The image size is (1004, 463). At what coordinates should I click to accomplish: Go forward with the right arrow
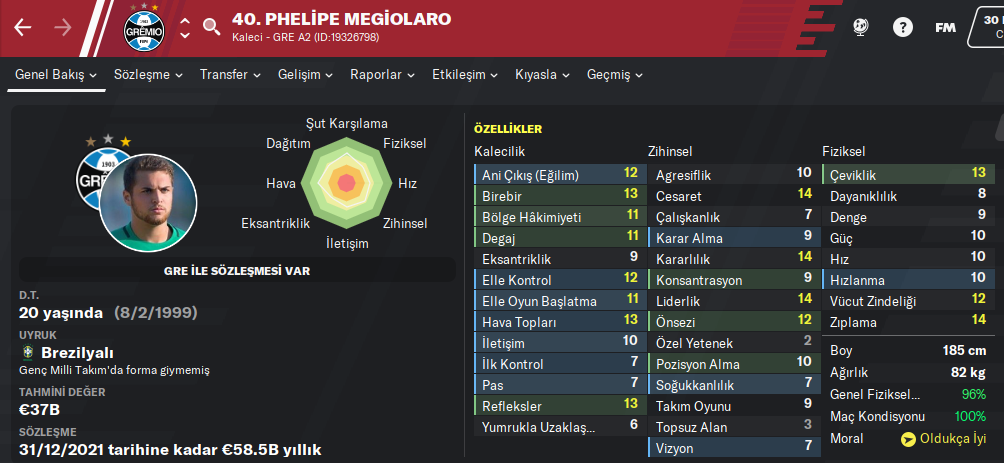pyautogui.click(x=62, y=27)
